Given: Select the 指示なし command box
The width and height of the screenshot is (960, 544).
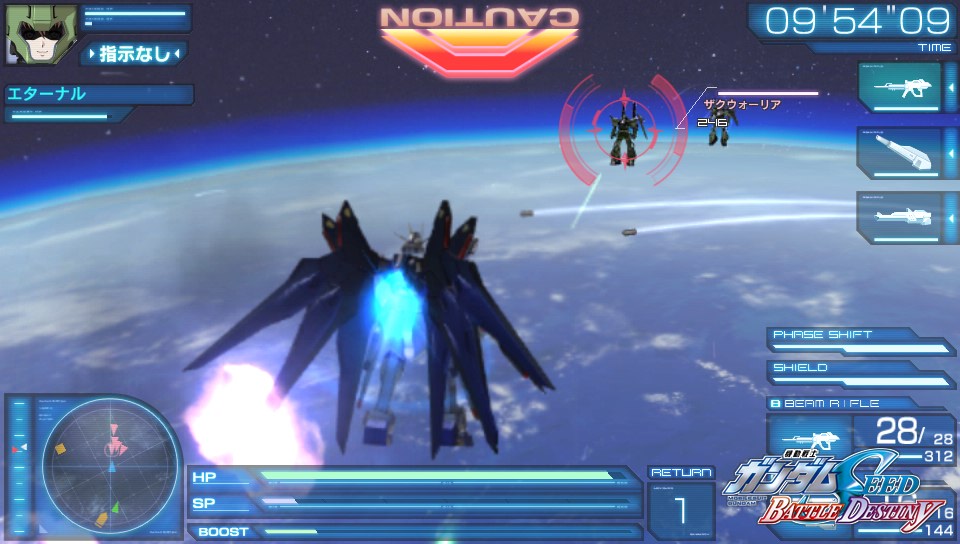Looking at the screenshot, I should tap(133, 53).
